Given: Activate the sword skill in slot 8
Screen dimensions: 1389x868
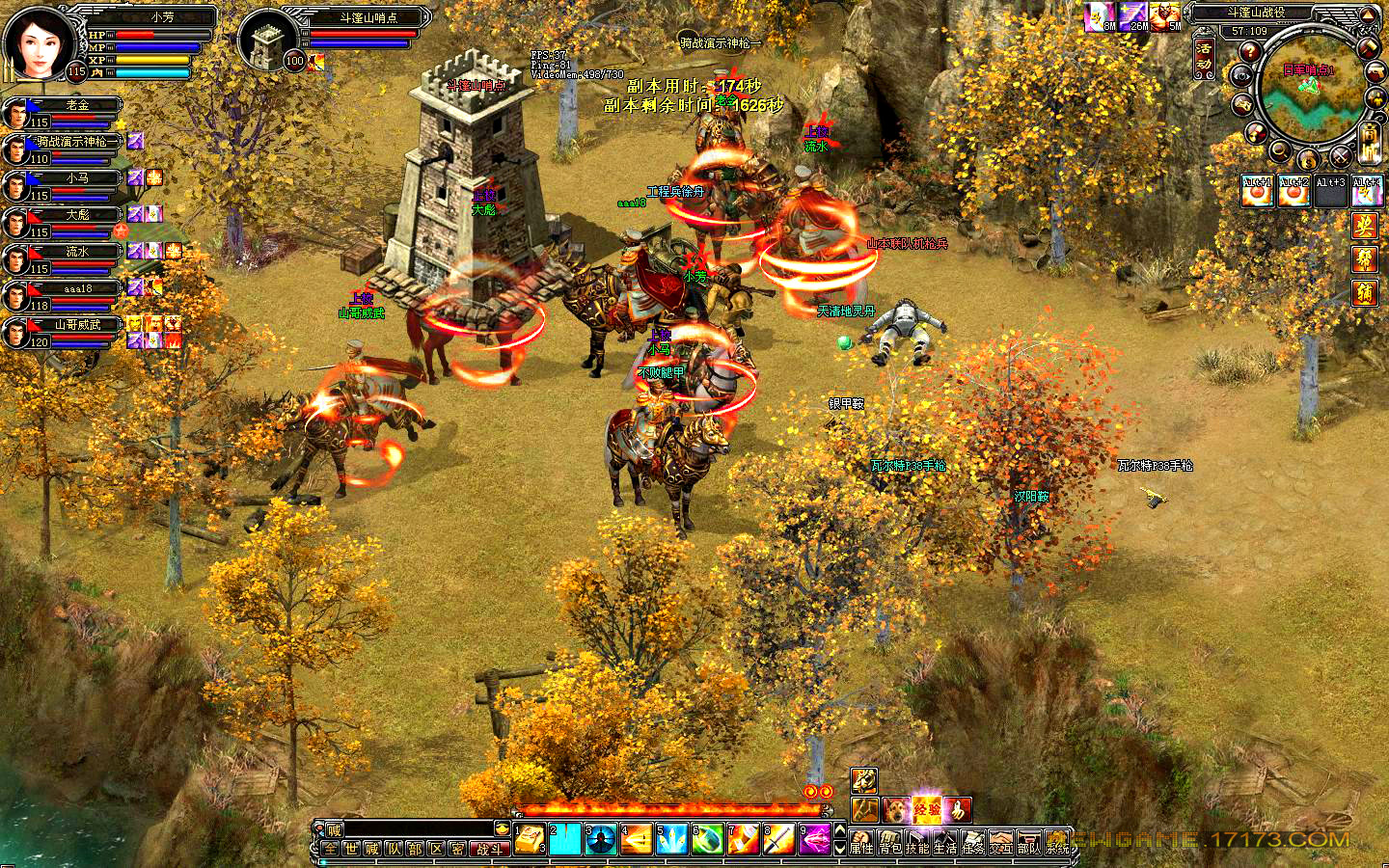Looking at the screenshot, I should [x=779, y=839].
